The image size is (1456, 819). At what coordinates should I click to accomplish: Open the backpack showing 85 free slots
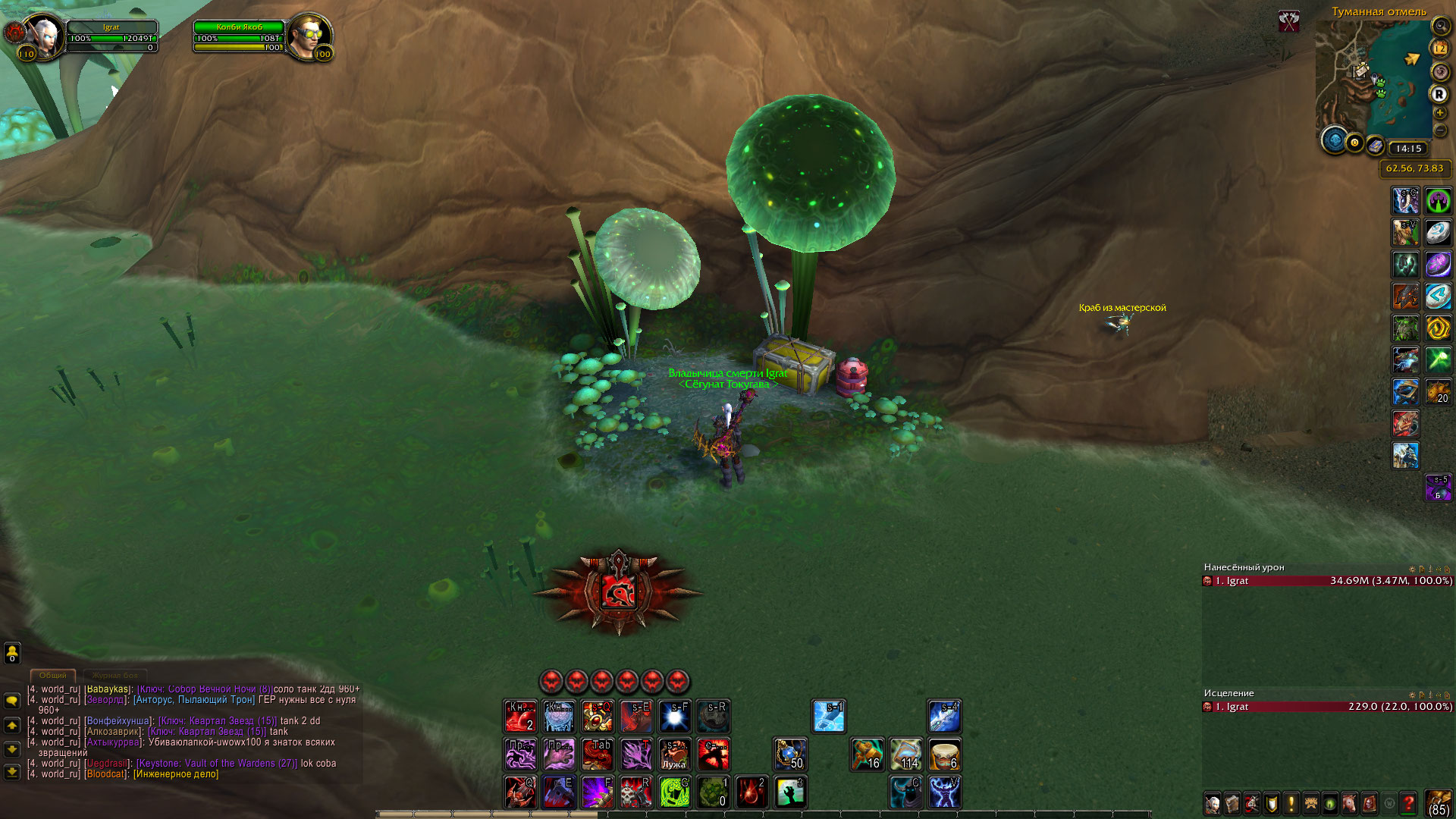1438,802
